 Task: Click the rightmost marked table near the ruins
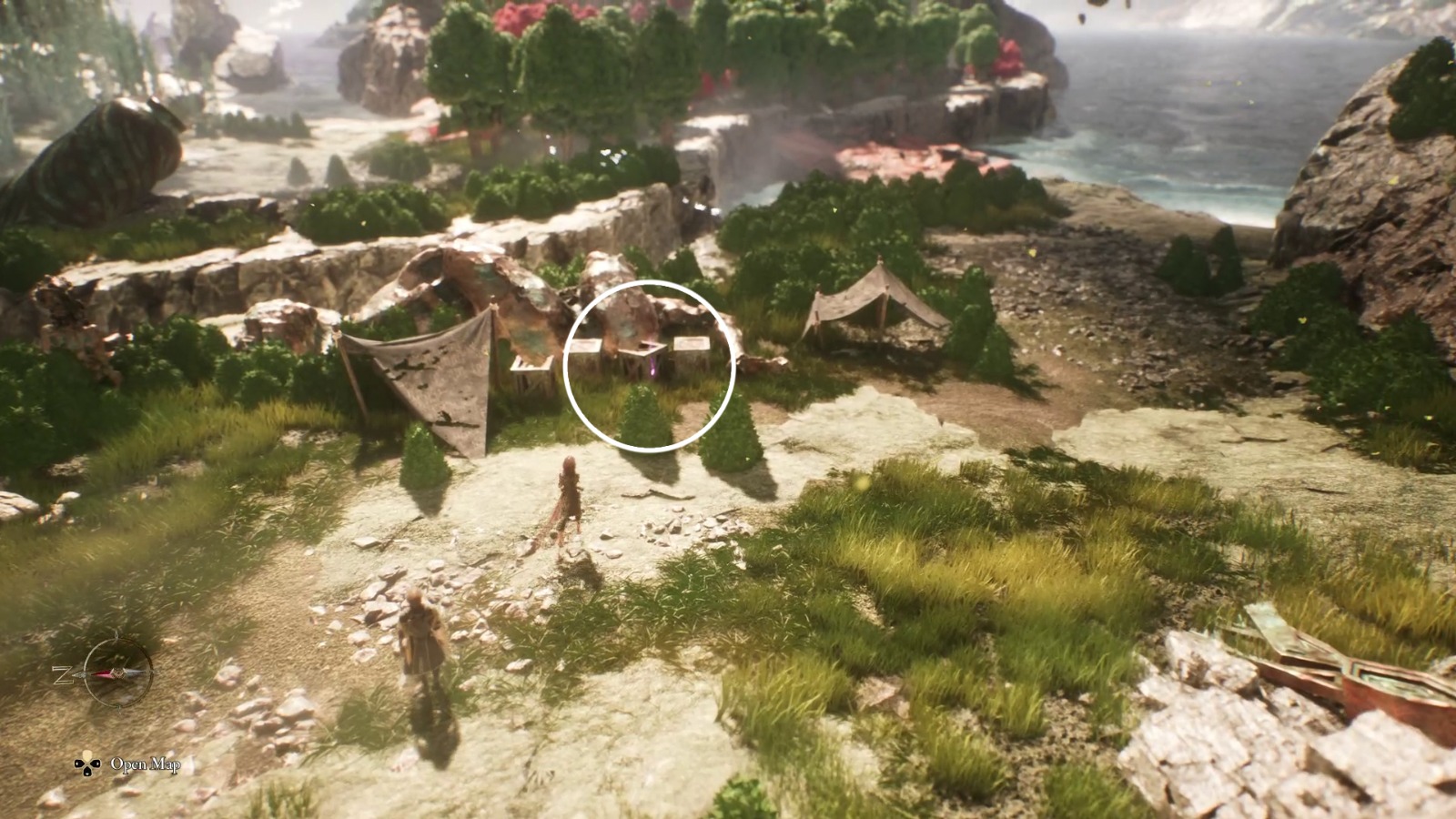[692, 344]
